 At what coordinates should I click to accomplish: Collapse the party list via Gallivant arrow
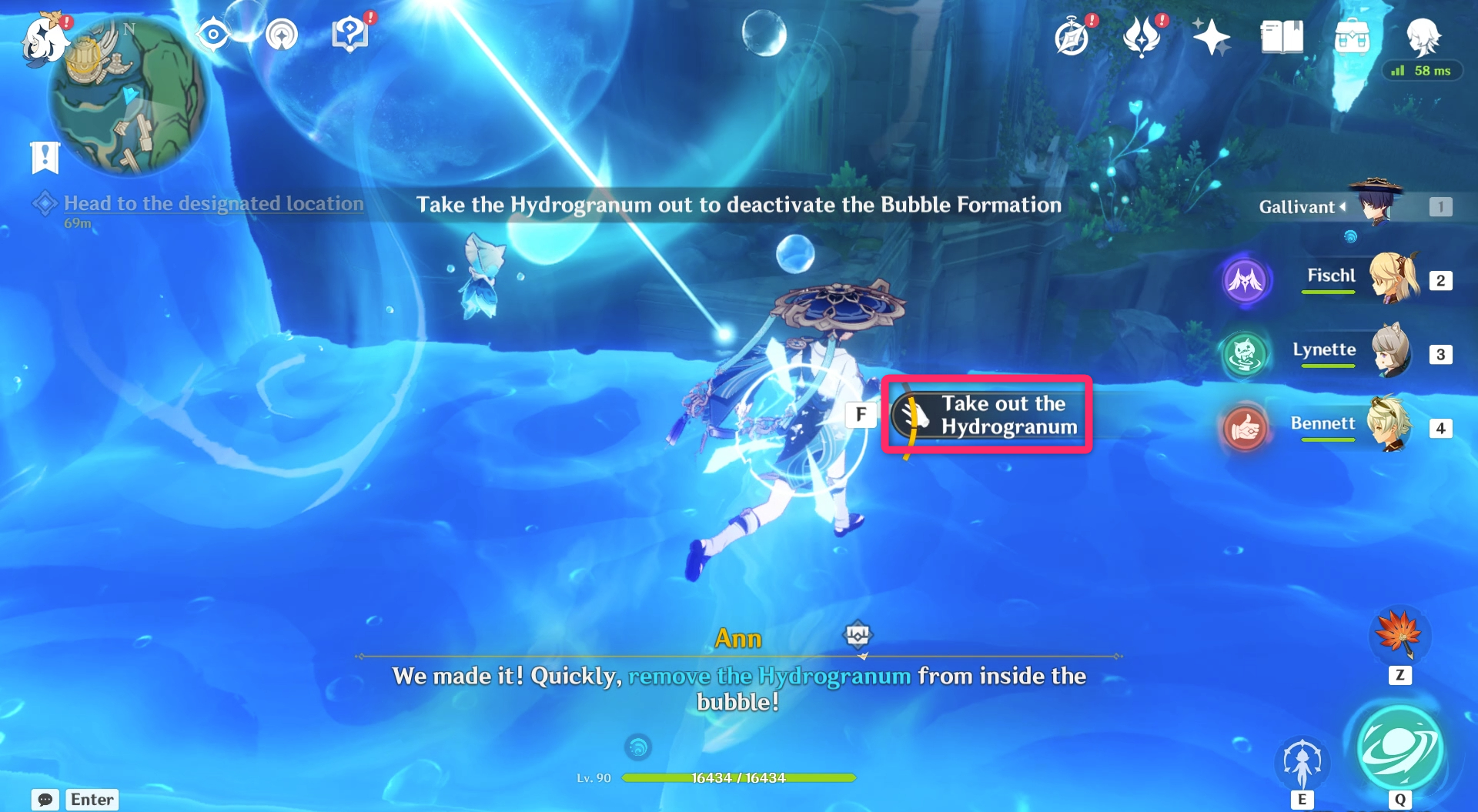tap(1343, 207)
